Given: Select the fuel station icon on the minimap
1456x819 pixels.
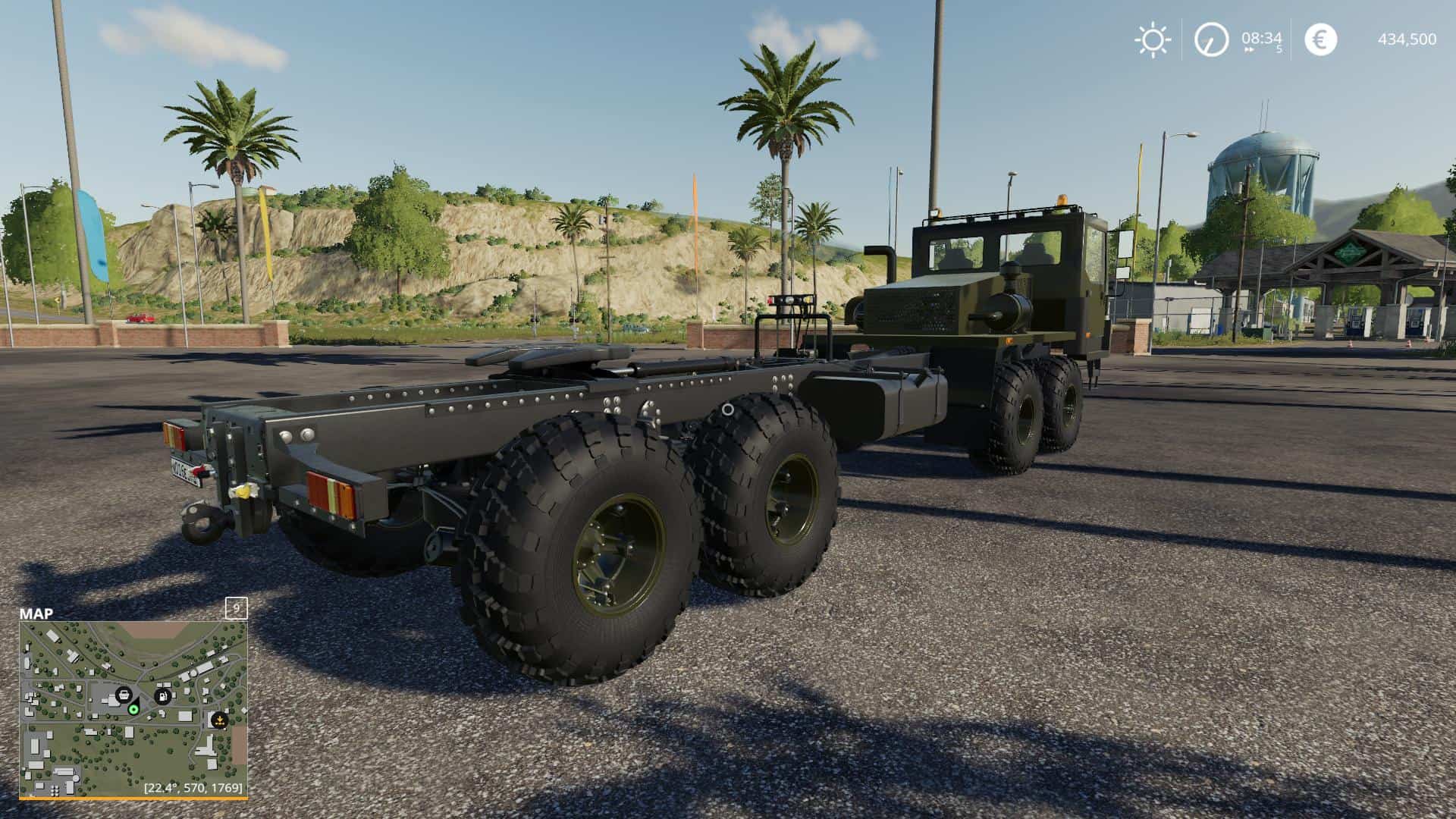Looking at the screenshot, I should click(x=162, y=696).
